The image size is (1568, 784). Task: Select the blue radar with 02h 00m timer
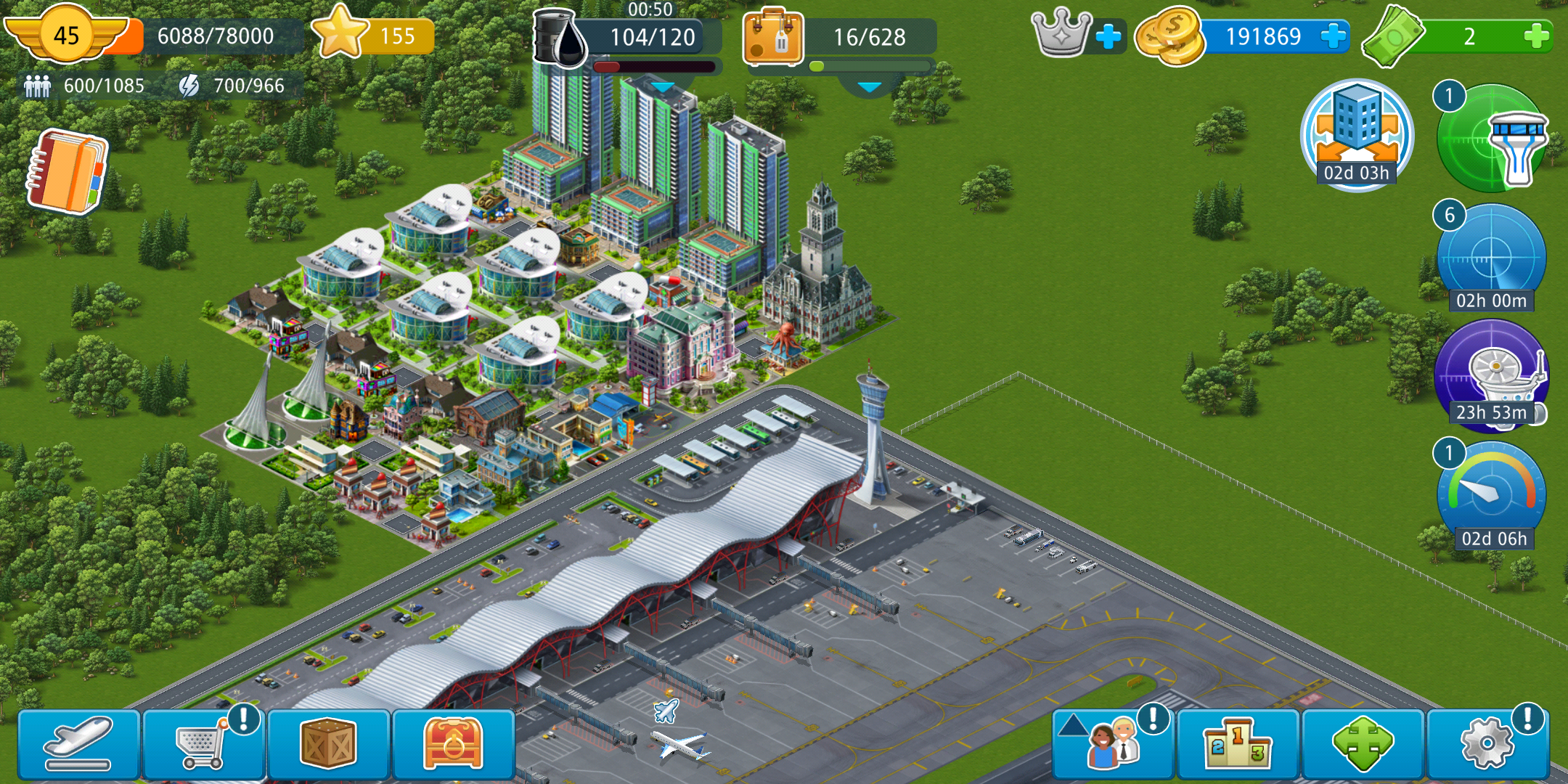pyautogui.click(x=1491, y=257)
